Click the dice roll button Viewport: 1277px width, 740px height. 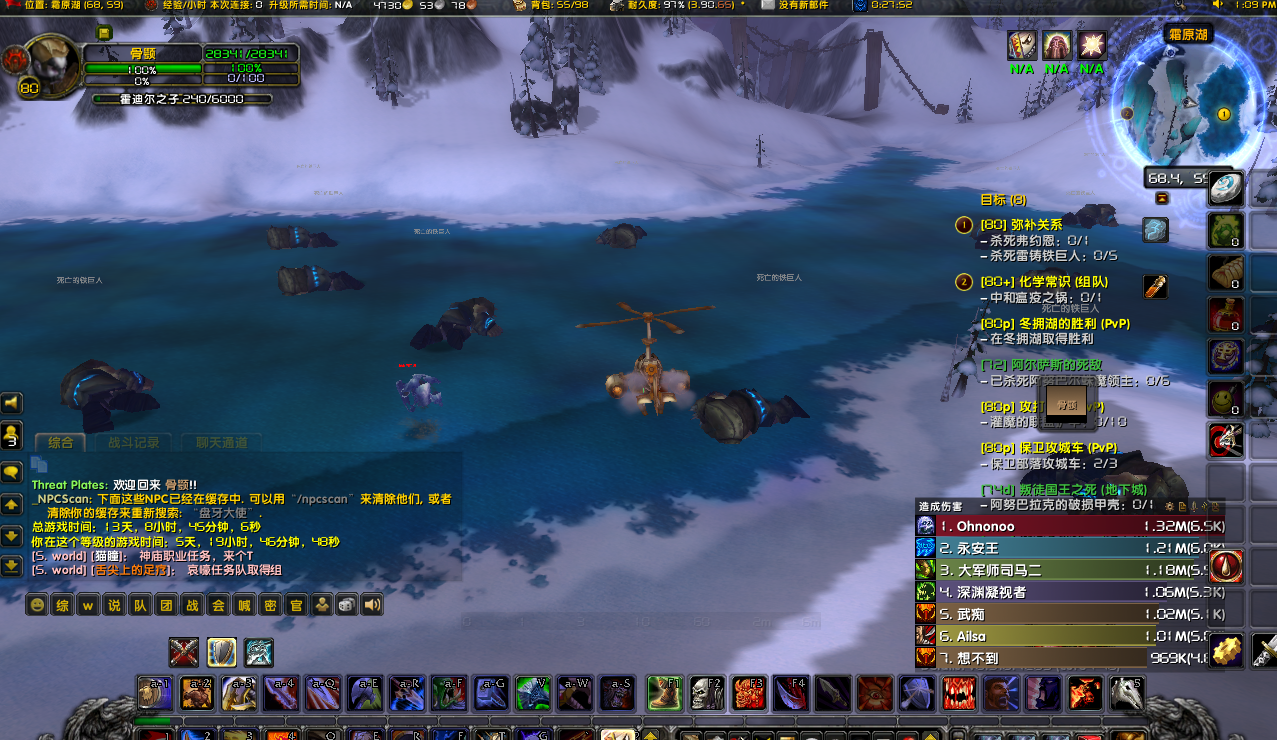pos(346,605)
